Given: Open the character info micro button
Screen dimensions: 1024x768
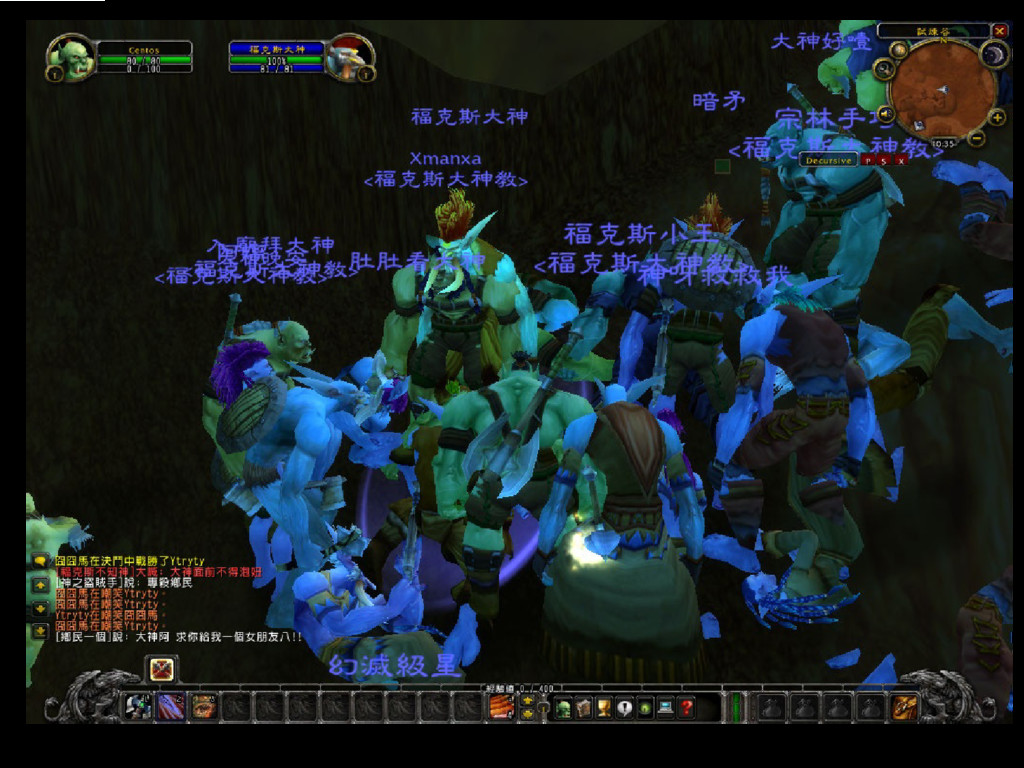Looking at the screenshot, I should pos(564,708).
